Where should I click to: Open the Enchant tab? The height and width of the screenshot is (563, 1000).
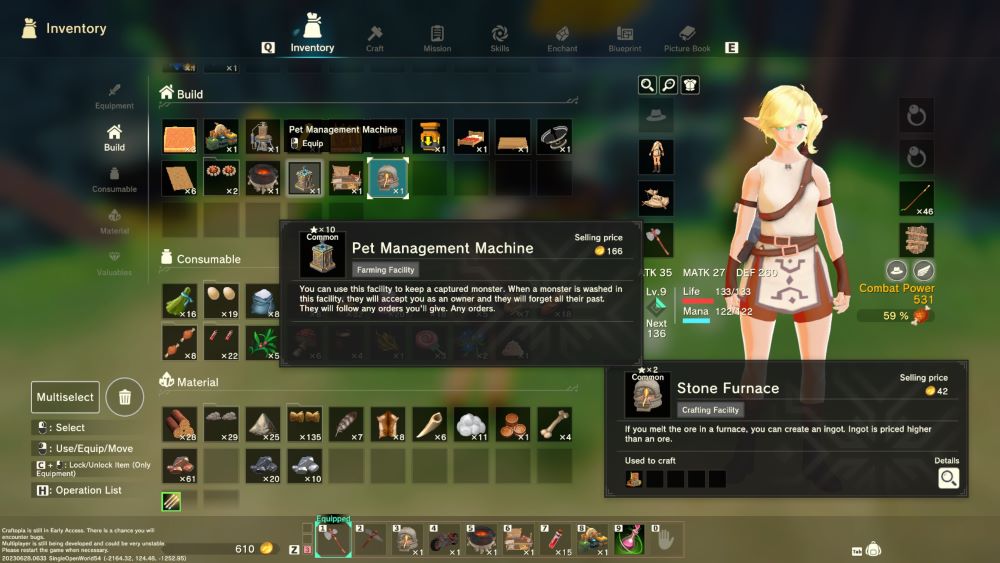562,38
